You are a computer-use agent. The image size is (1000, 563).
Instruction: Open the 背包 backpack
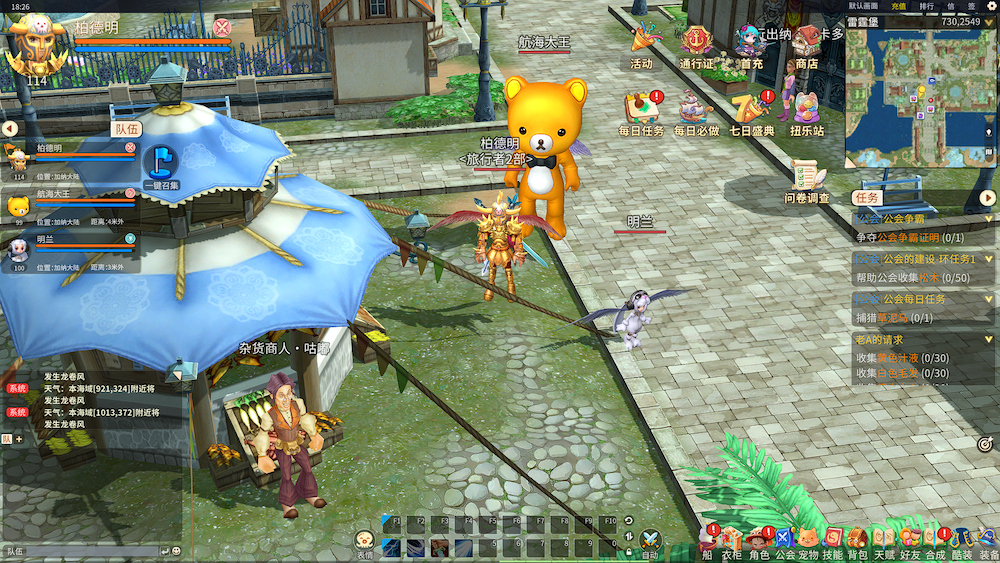(857, 540)
